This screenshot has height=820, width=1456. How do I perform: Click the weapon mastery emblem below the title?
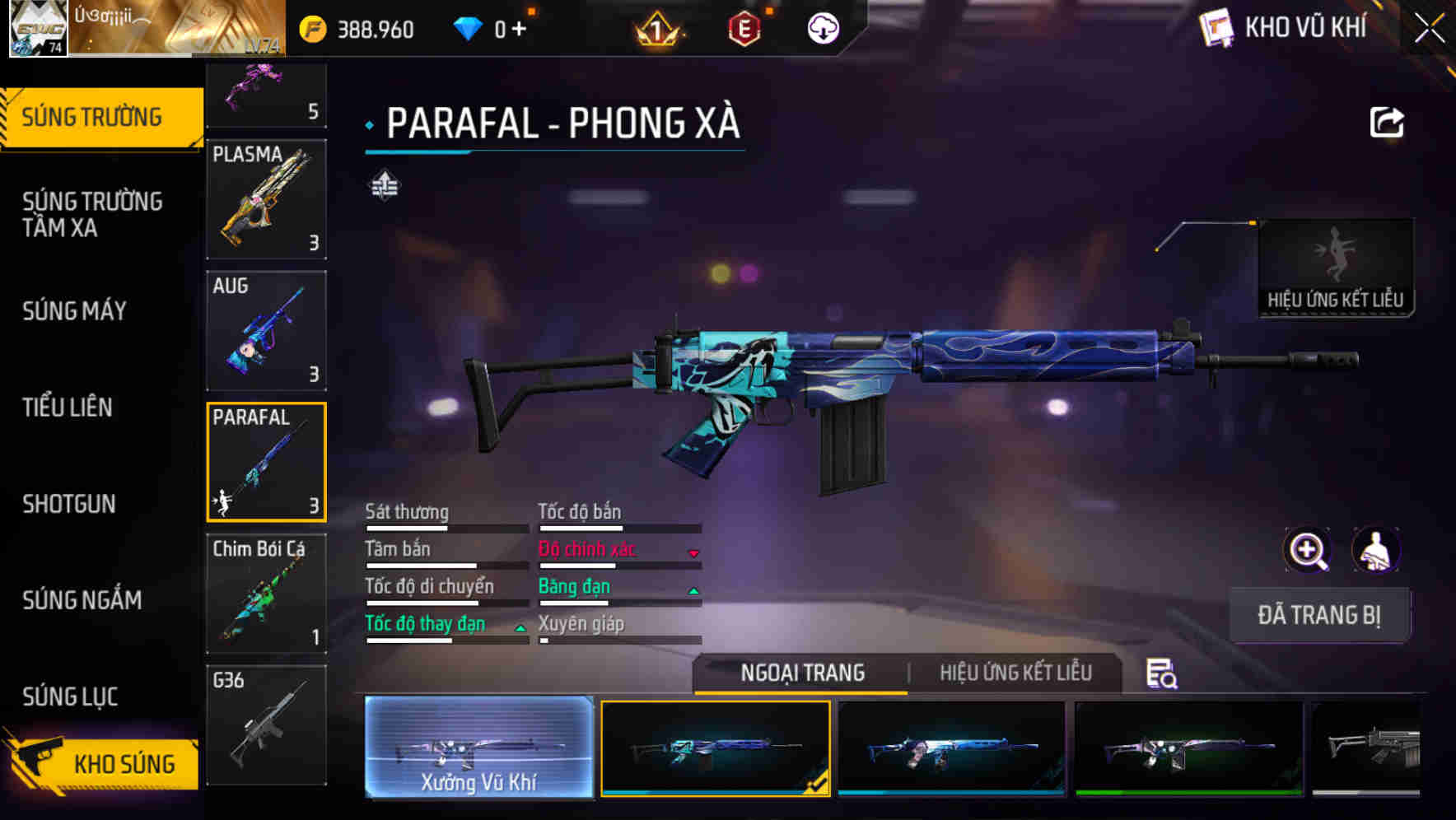pyautogui.click(x=385, y=187)
